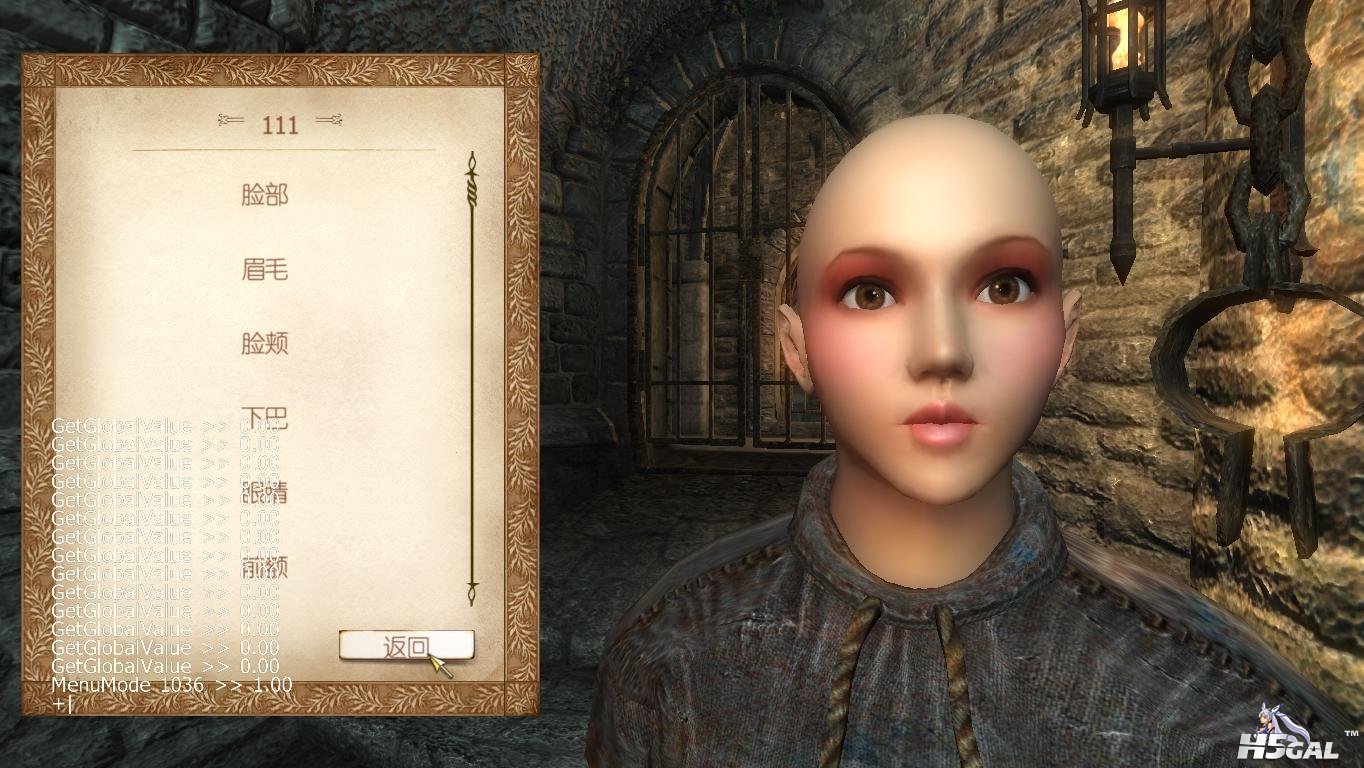The width and height of the screenshot is (1364, 768).
Task: Select the 眉毛 (Eyebrows) entry
Action: 264,269
